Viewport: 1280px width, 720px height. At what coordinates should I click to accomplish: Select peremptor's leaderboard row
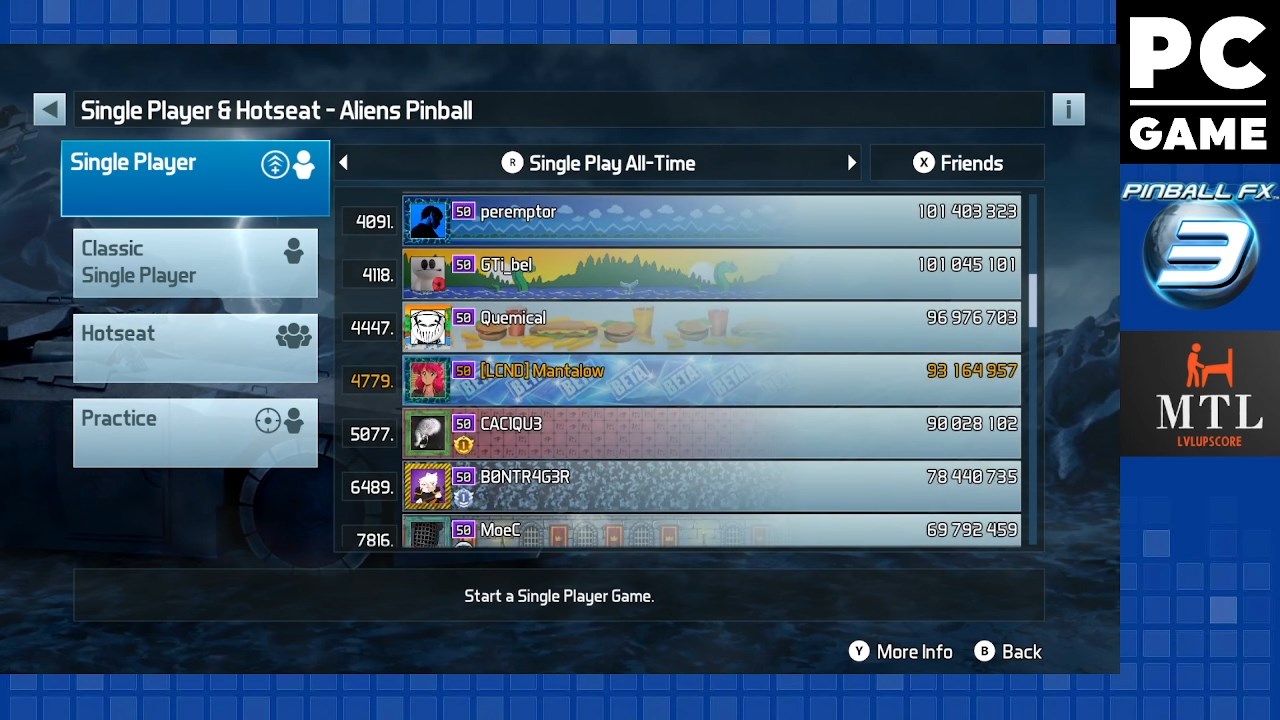(711, 220)
